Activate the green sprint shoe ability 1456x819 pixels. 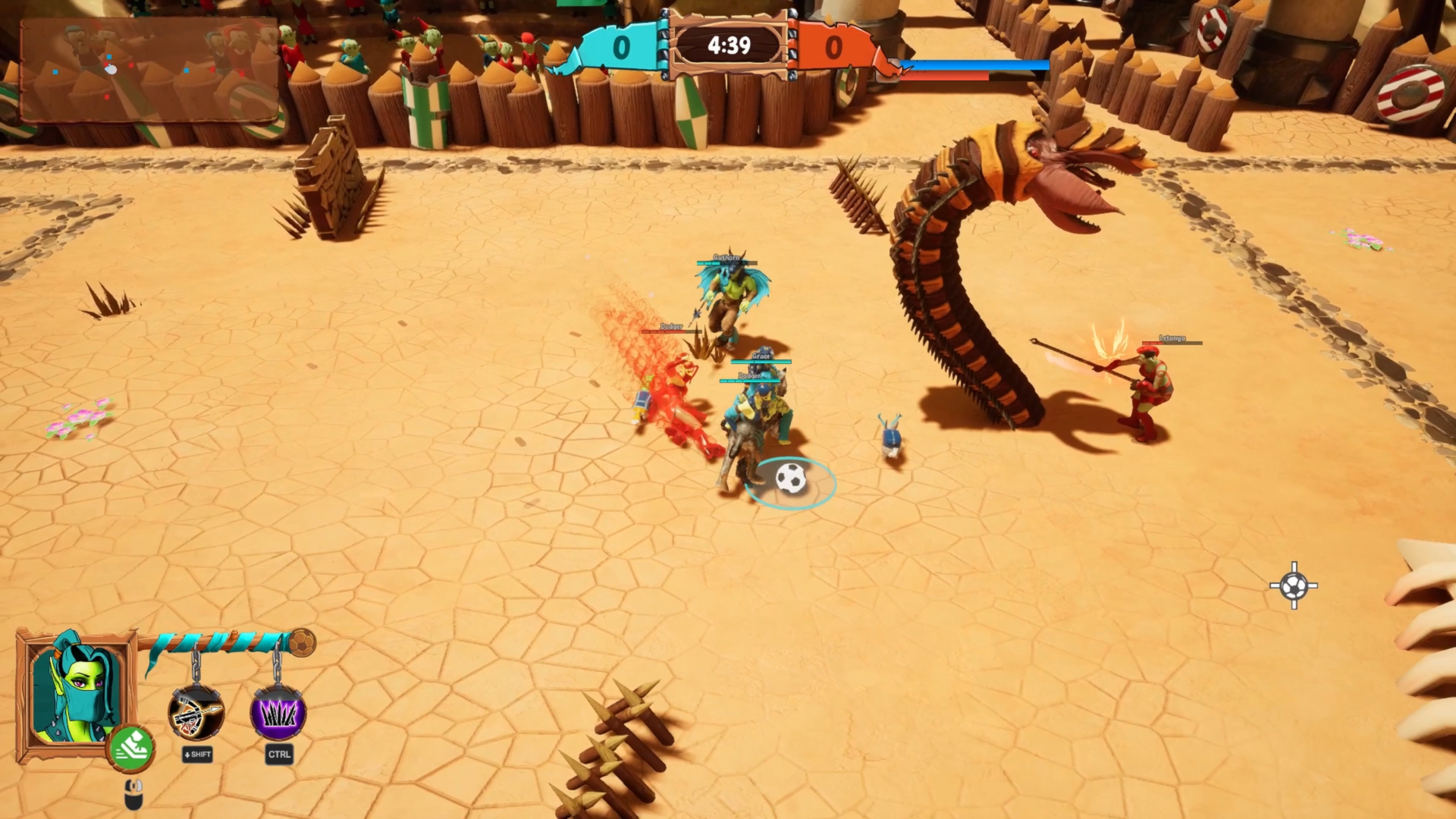coord(132,748)
